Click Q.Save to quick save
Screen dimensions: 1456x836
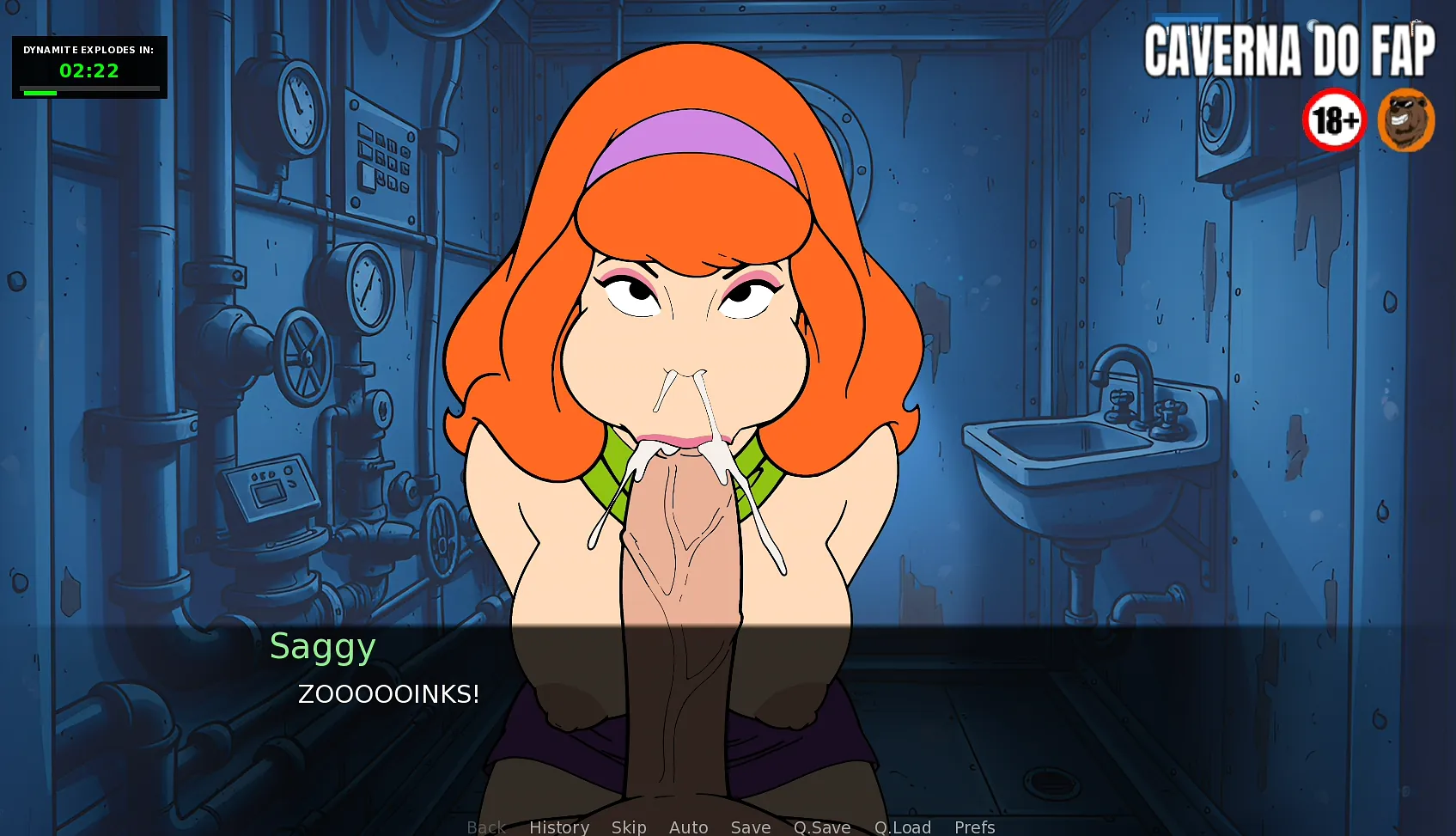[821, 827]
